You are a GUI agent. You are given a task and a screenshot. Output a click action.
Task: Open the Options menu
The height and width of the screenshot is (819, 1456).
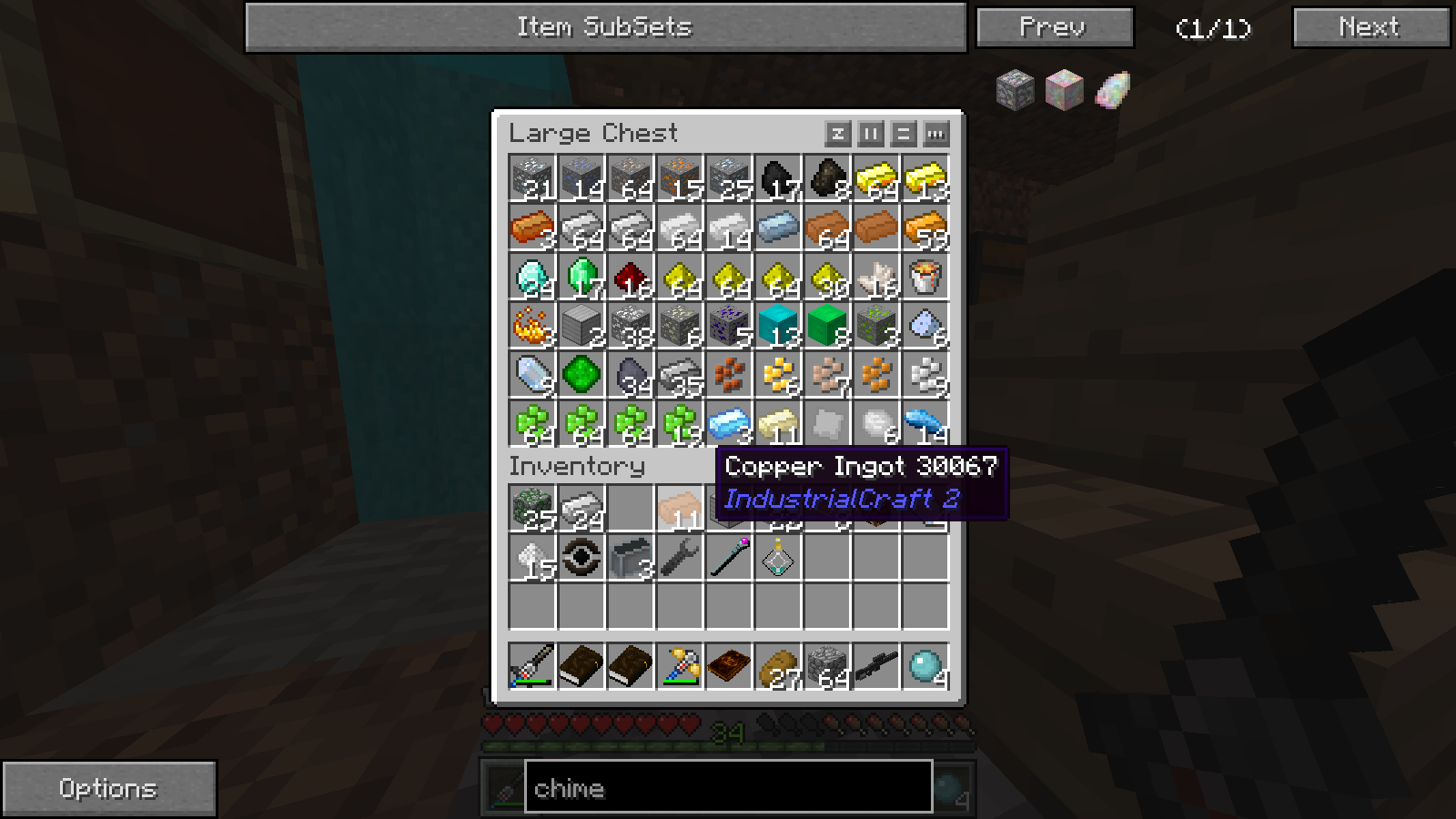tap(108, 788)
